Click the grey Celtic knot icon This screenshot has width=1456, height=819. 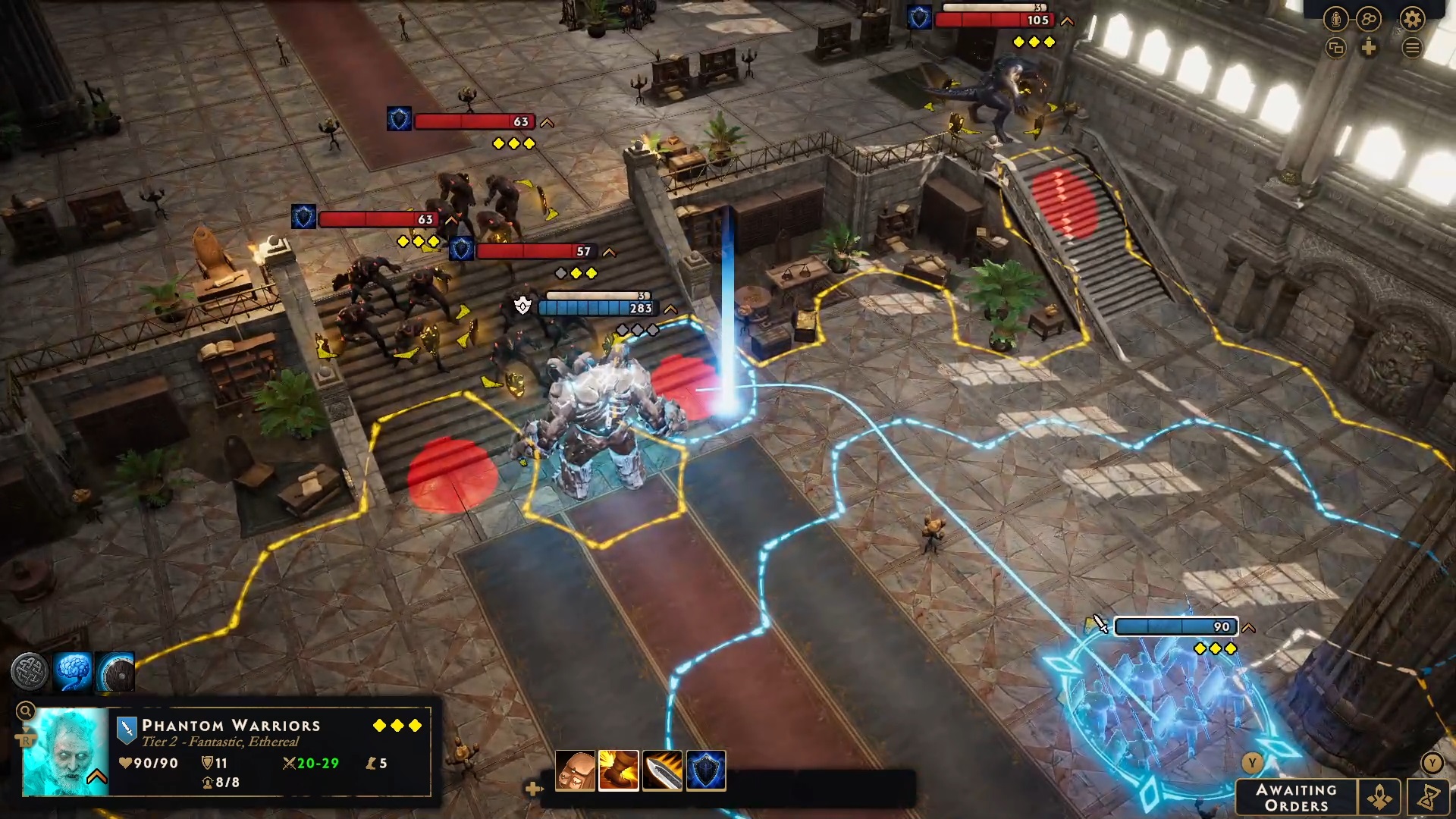(x=30, y=671)
